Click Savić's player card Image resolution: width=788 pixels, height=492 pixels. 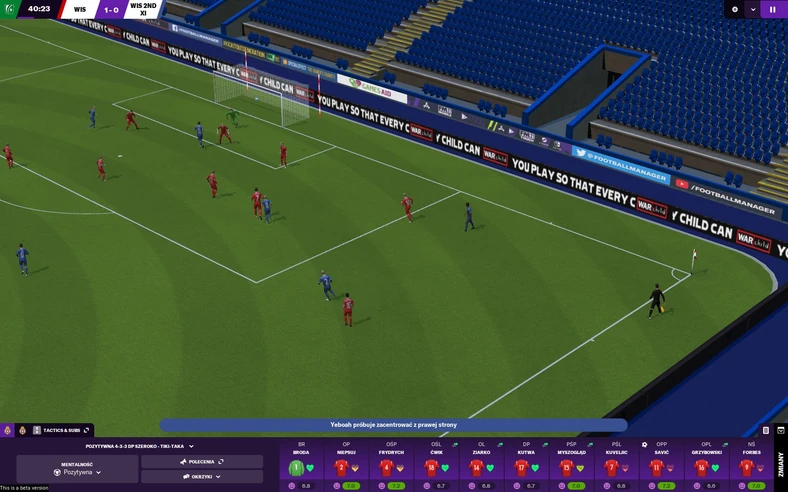click(x=661, y=466)
